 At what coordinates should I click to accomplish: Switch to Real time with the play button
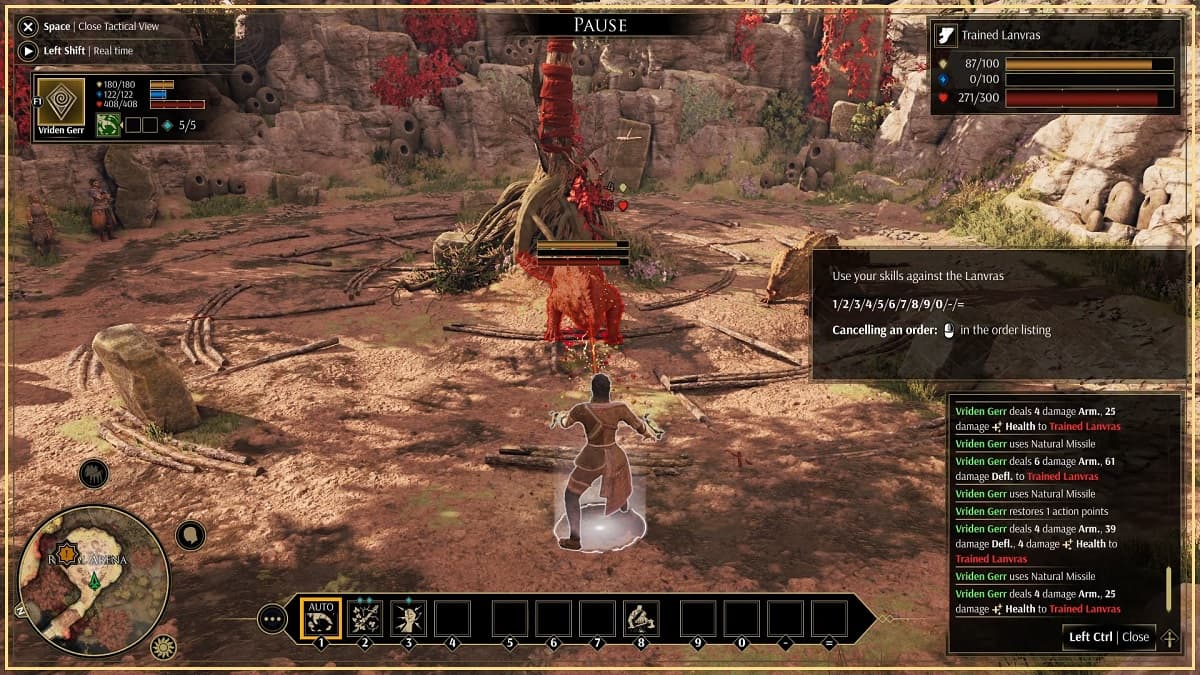point(27,50)
